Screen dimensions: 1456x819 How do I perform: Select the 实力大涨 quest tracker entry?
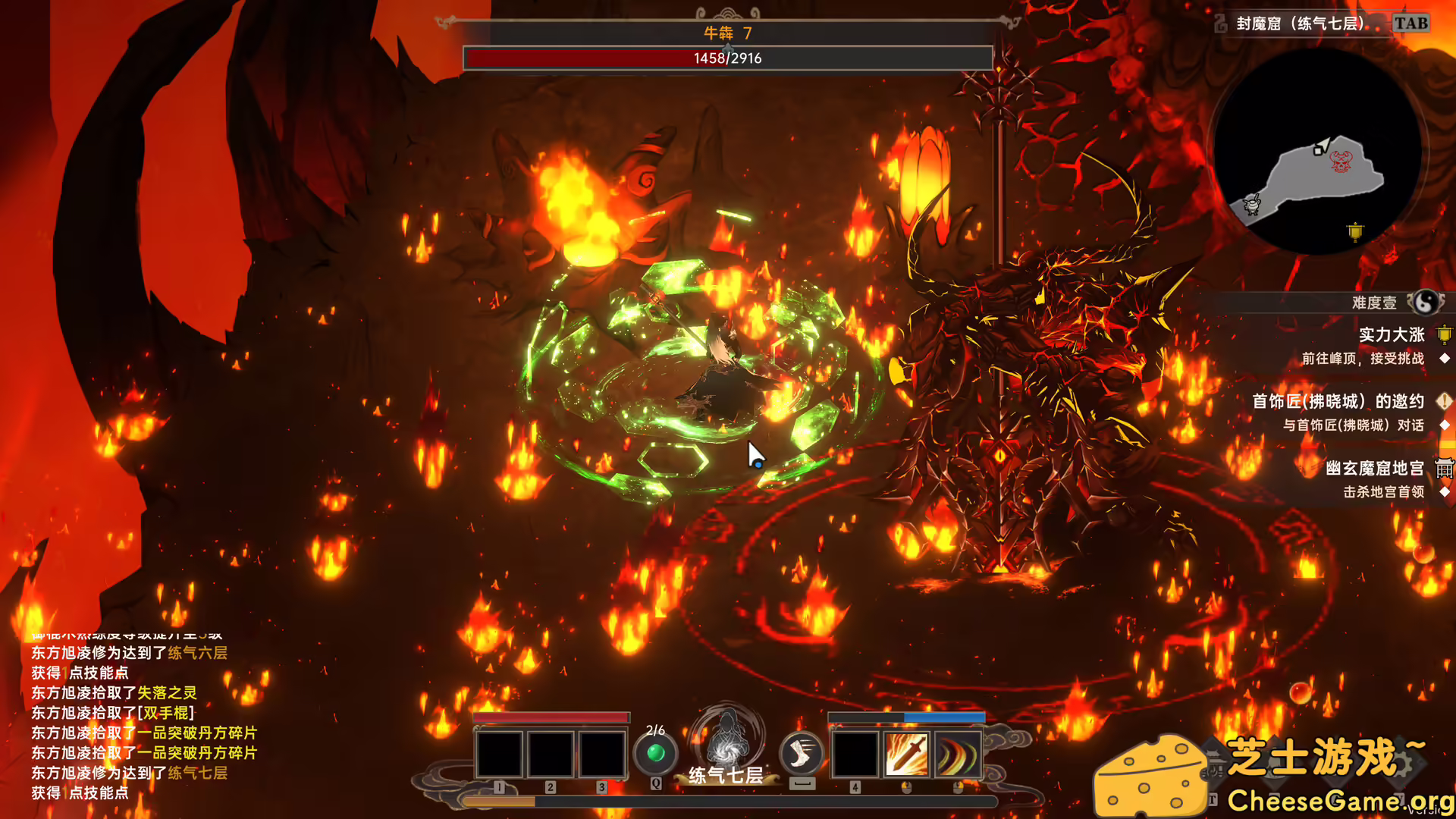1392,335
